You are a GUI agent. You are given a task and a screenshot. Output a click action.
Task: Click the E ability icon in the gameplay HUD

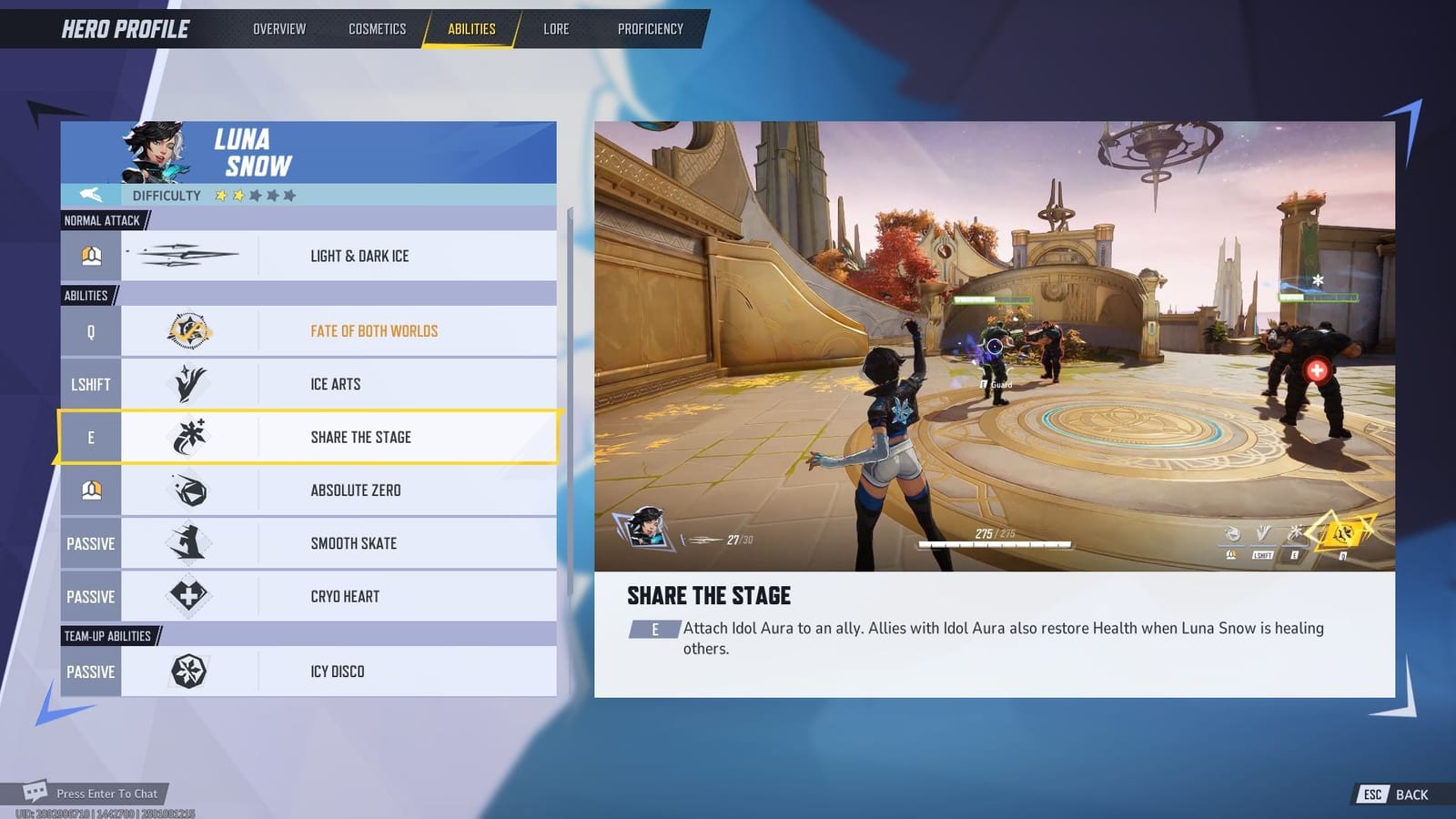(x=1296, y=533)
